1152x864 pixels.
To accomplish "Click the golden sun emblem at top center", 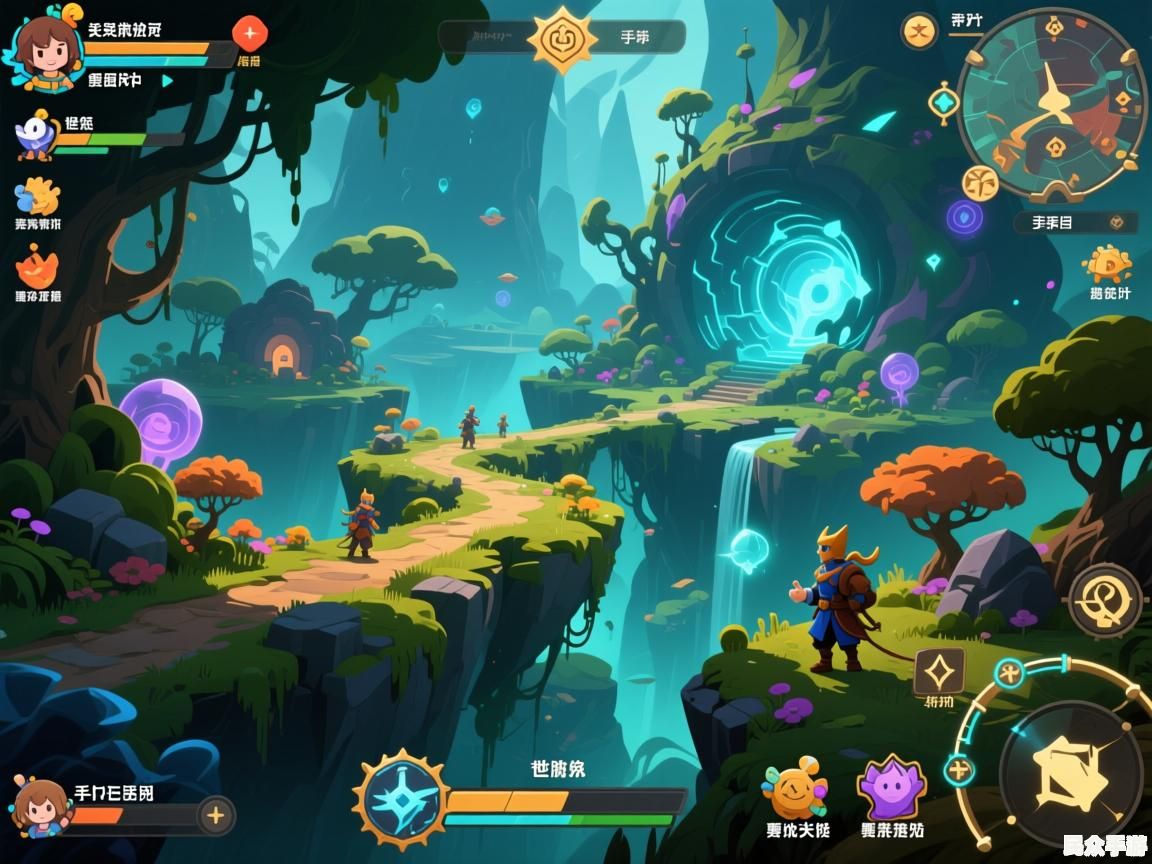I will (x=562, y=39).
